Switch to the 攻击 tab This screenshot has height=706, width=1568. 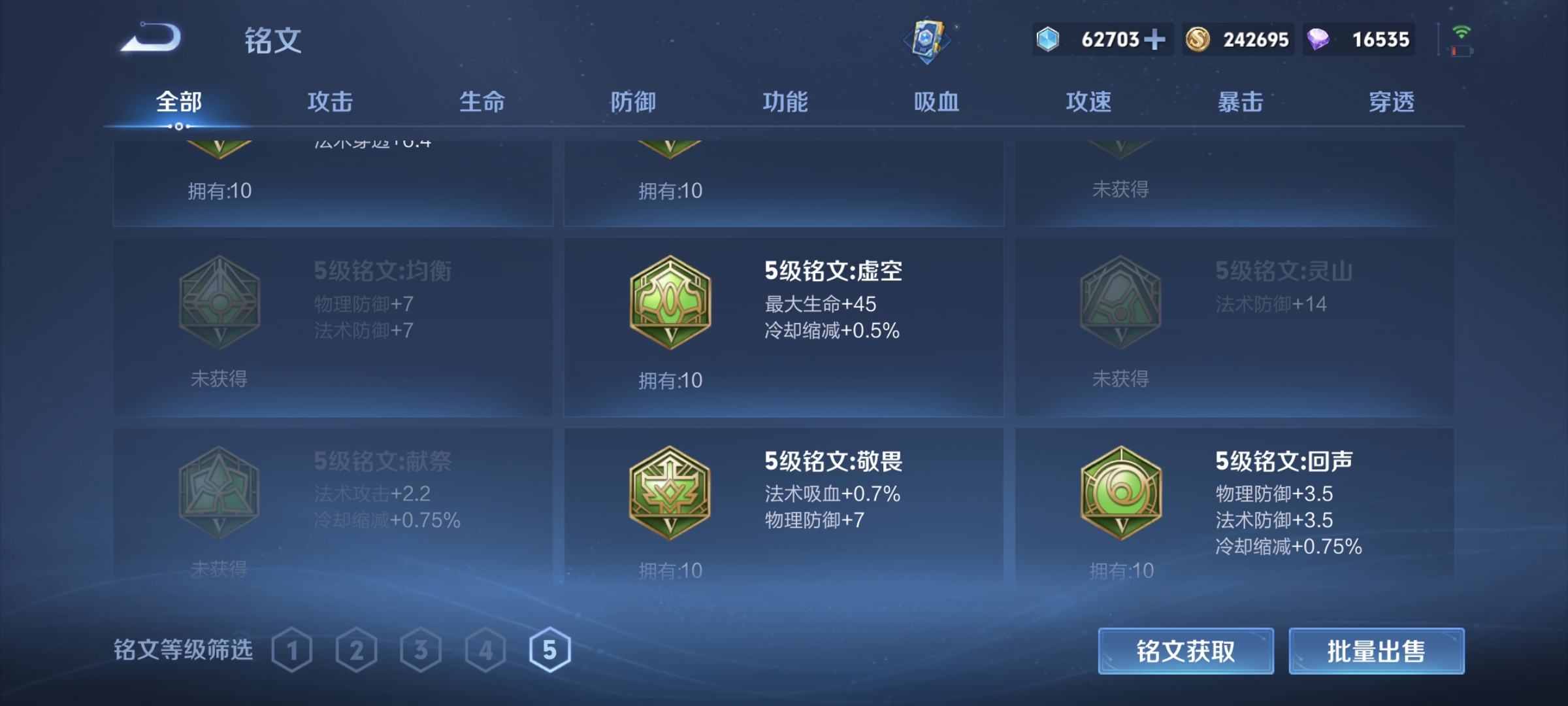coord(330,103)
